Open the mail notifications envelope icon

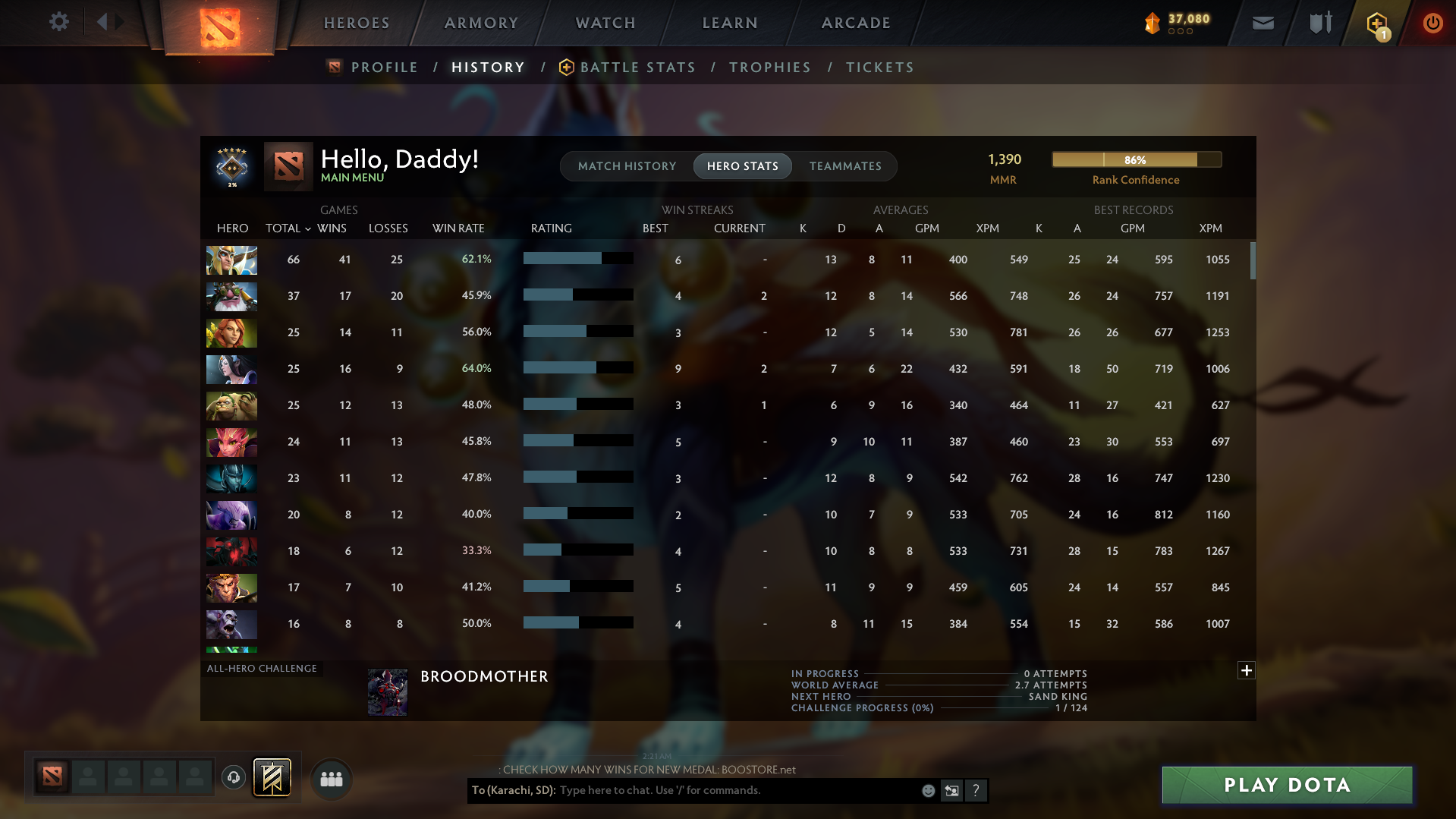[1262, 22]
